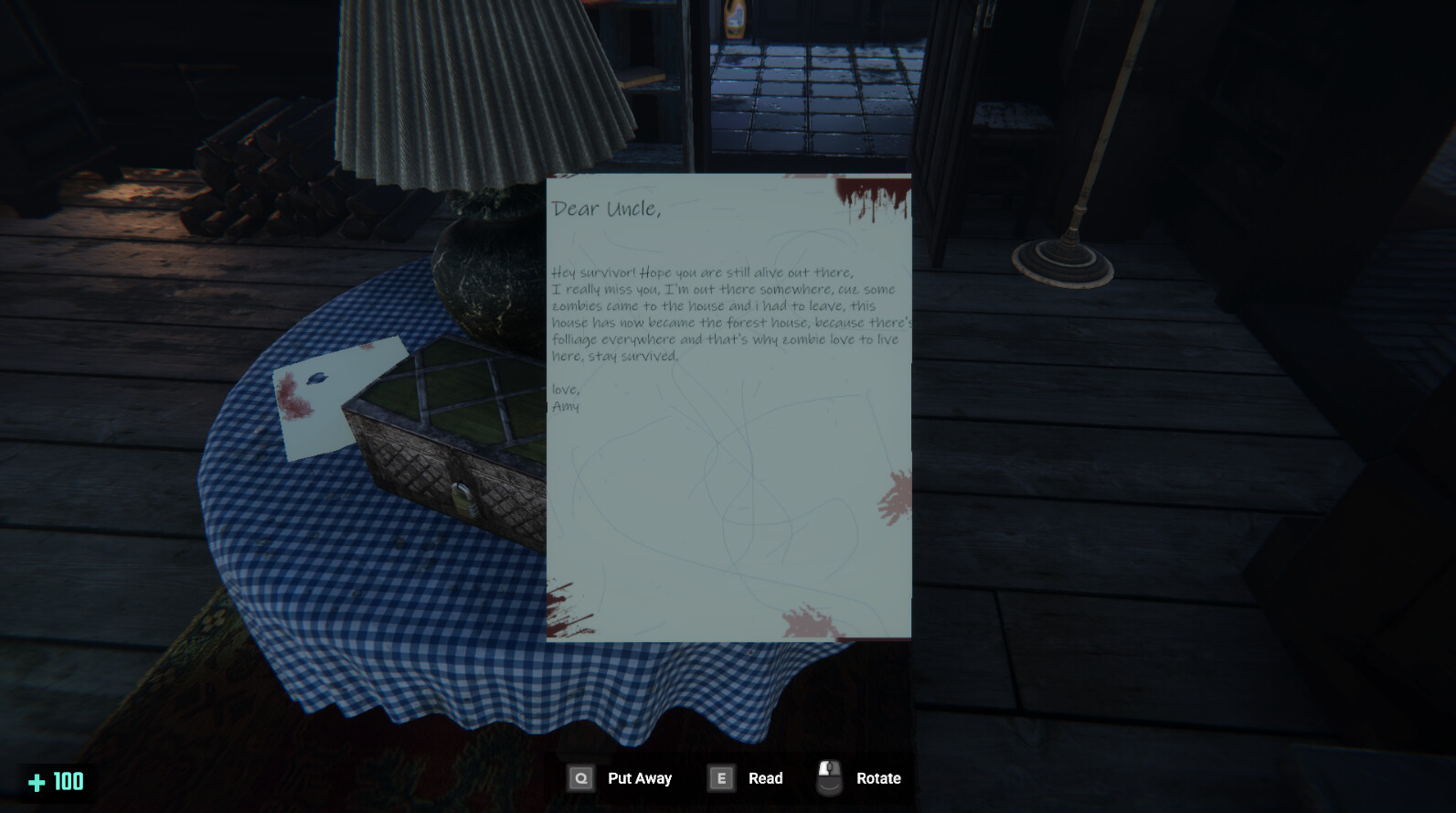This screenshot has width=1456, height=813.
Task: Select the Put Away action
Action: [x=639, y=778]
